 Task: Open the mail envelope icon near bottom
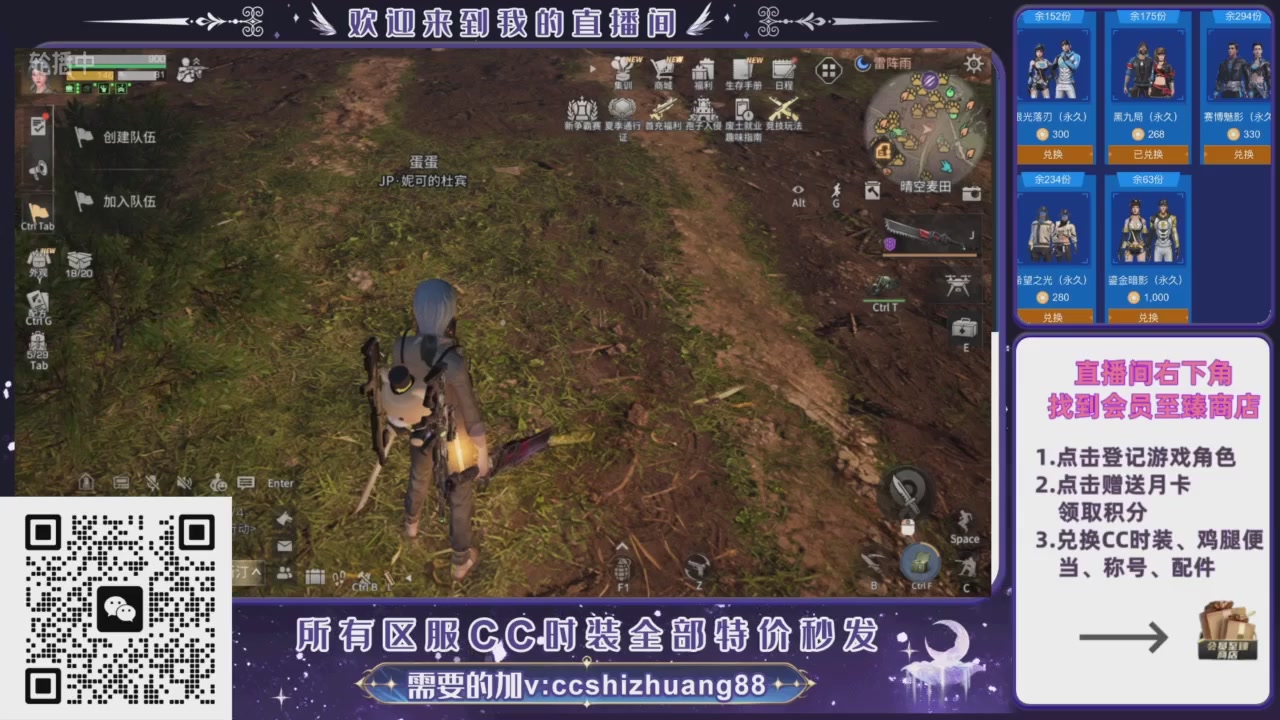pyautogui.click(x=284, y=544)
